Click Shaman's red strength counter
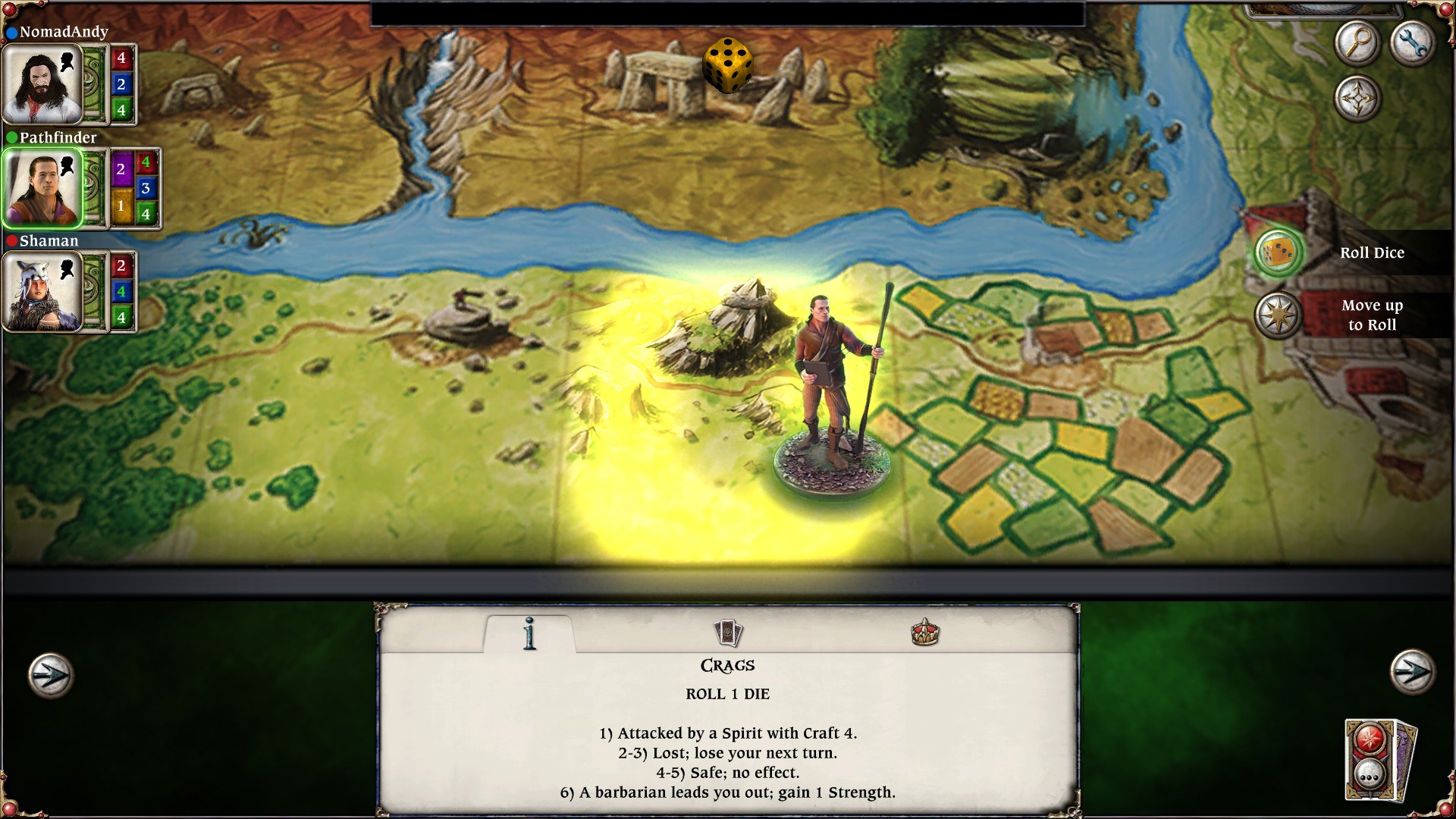Viewport: 1456px width, 819px height. (x=121, y=265)
